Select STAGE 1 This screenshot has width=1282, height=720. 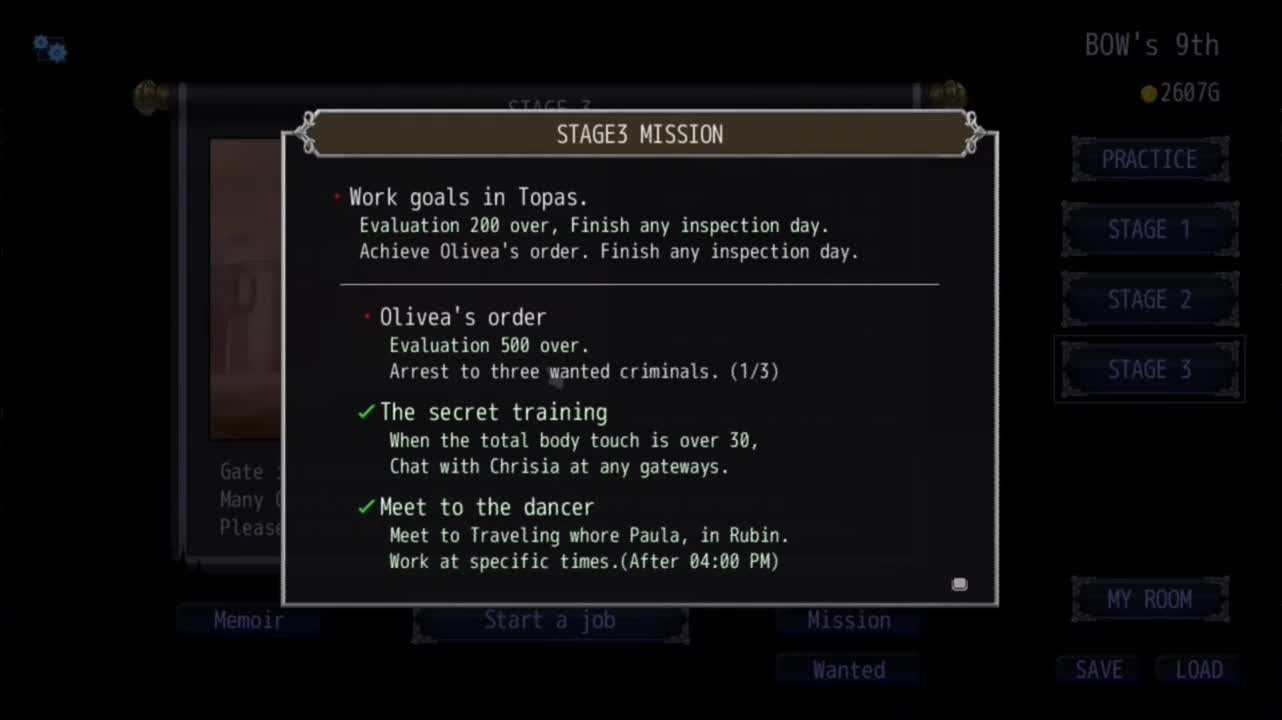[1149, 230]
